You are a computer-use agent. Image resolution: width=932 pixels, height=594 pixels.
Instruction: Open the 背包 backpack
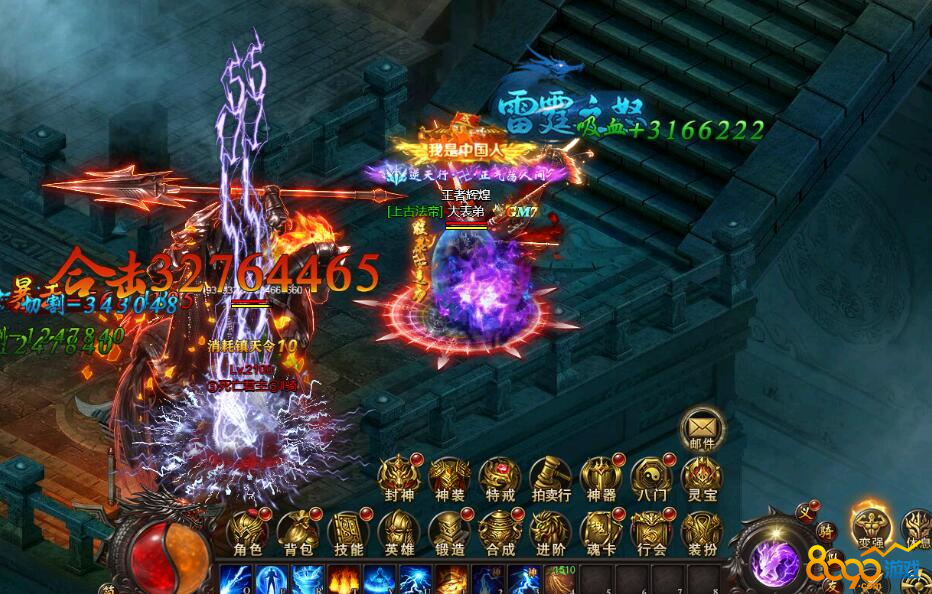tap(297, 530)
